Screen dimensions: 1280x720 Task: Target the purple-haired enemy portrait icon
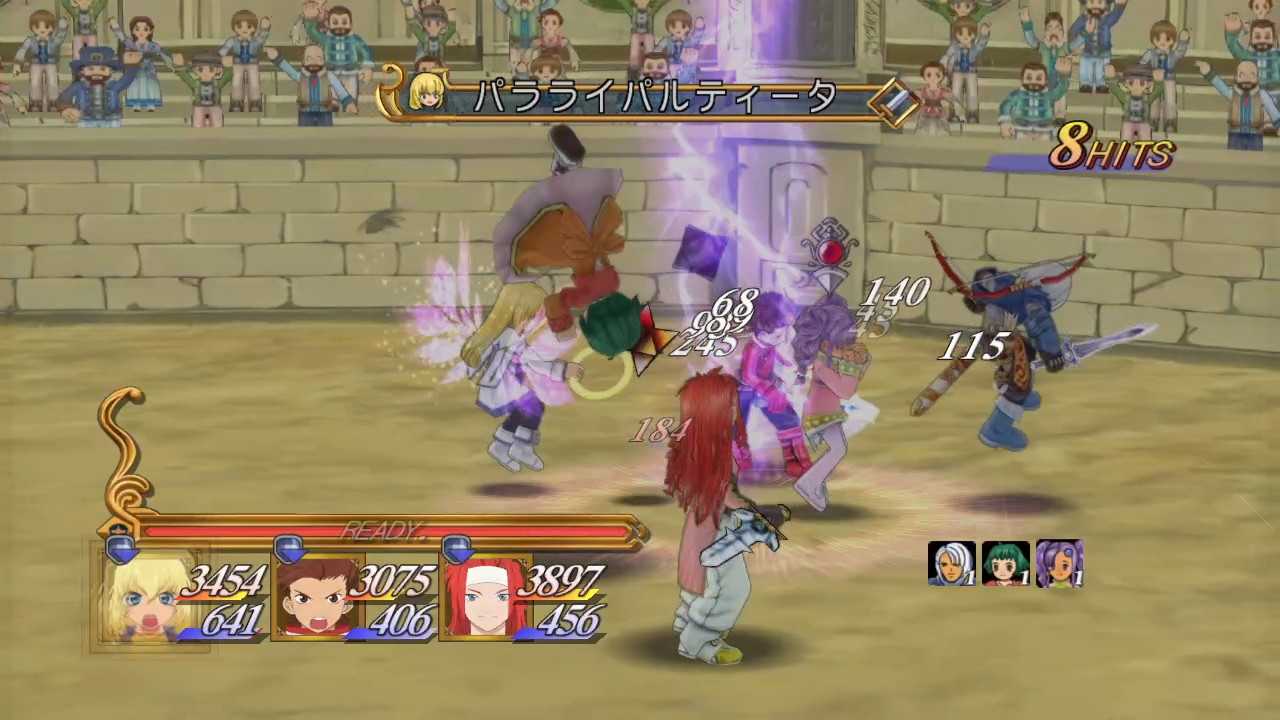pyautogui.click(x=1059, y=564)
